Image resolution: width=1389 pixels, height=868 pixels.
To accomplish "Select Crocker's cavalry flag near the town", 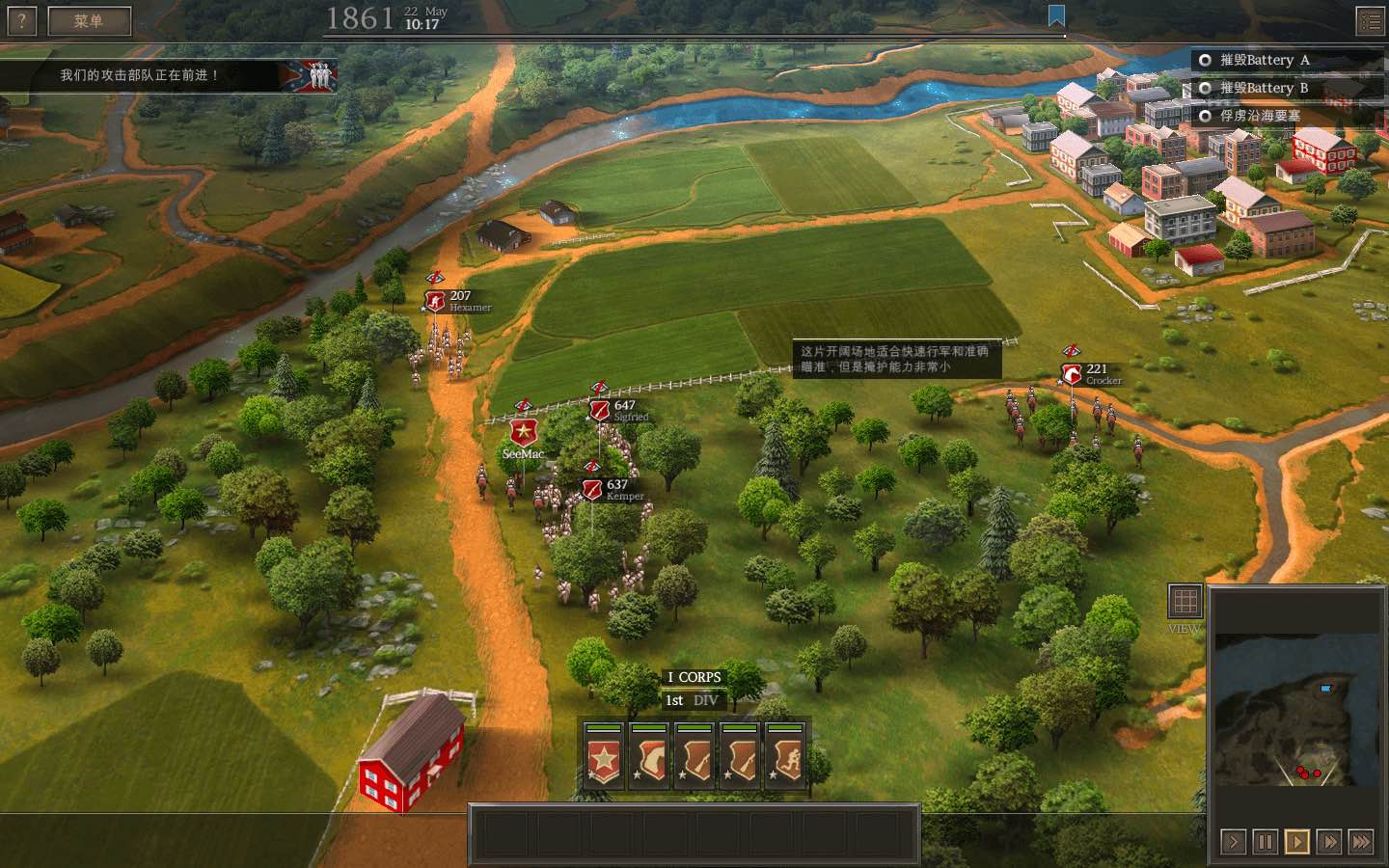I will (x=1071, y=374).
